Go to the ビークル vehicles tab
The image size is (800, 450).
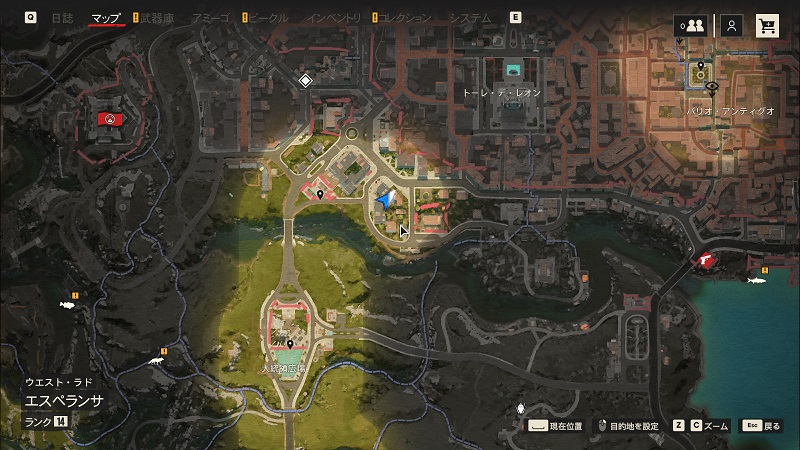(x=266, y=18)
